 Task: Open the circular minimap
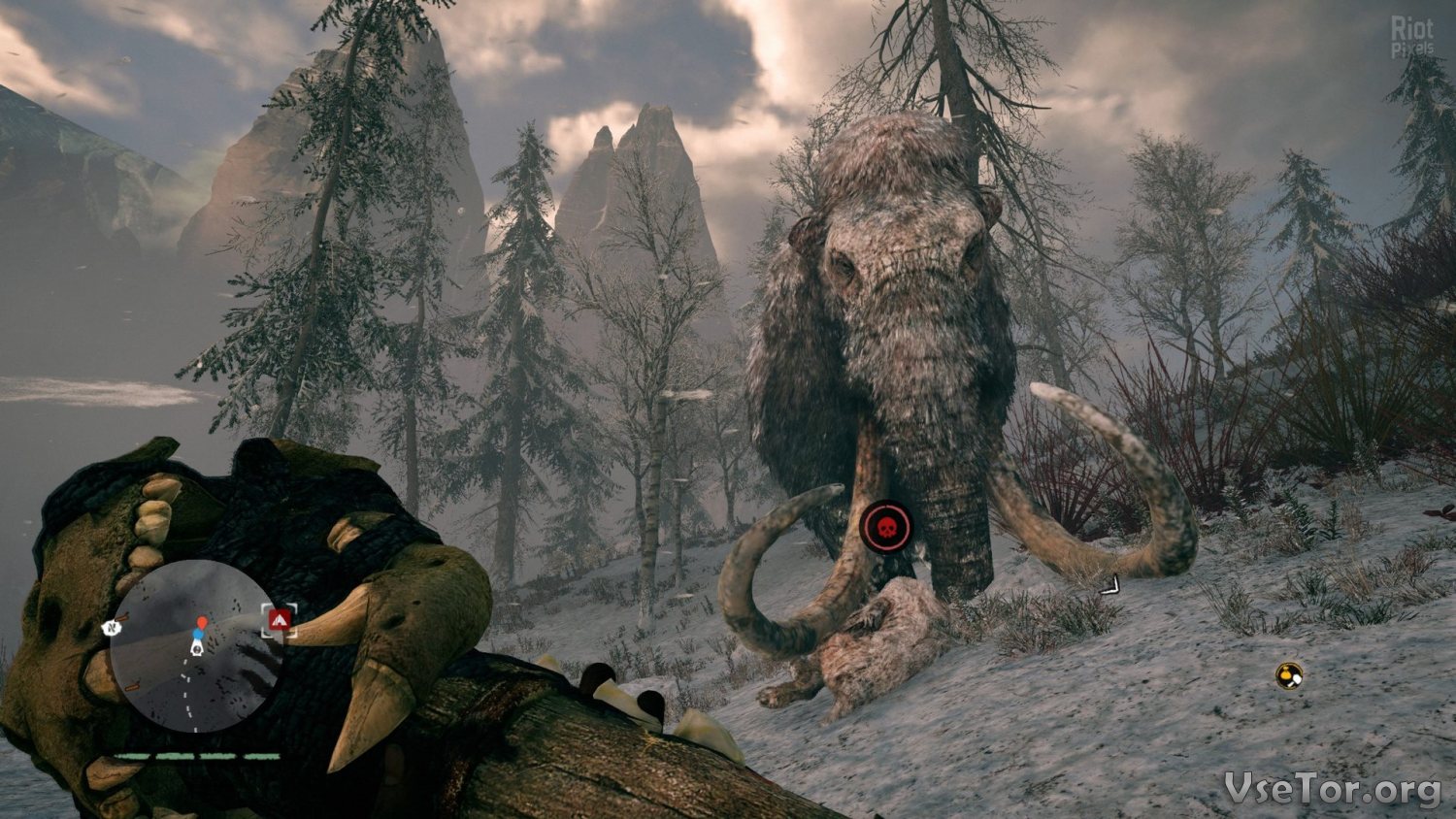[194, 645]
